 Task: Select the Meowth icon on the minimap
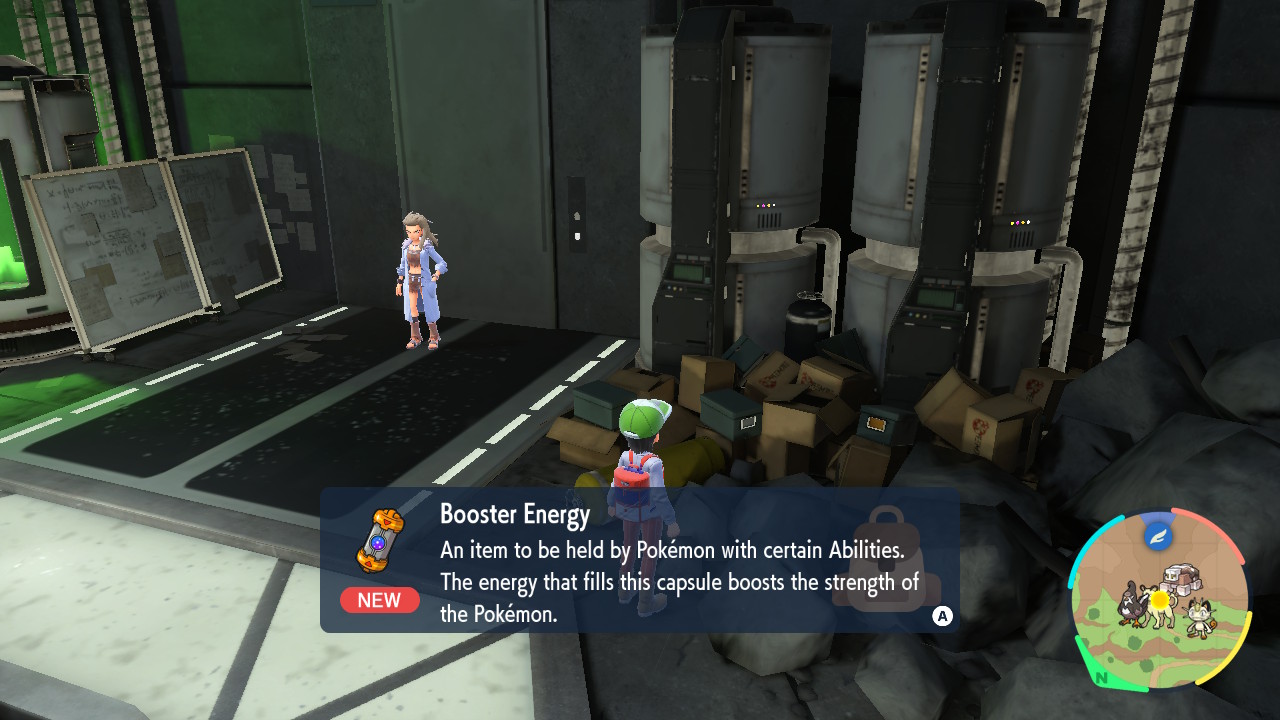(1200, 617)
